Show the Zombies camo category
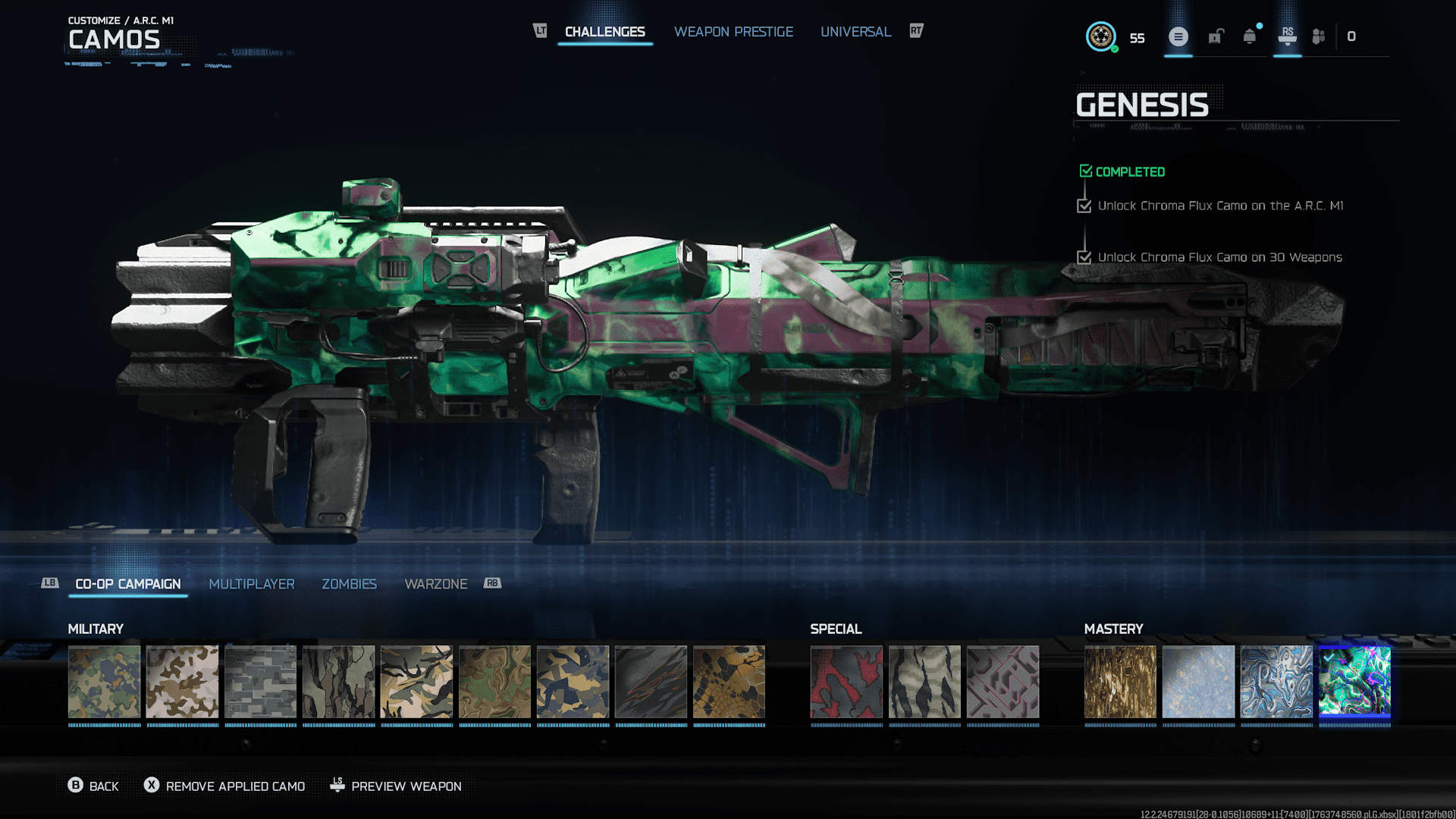1456x819 pixels. pyautogui.click(x=349, y=584)
